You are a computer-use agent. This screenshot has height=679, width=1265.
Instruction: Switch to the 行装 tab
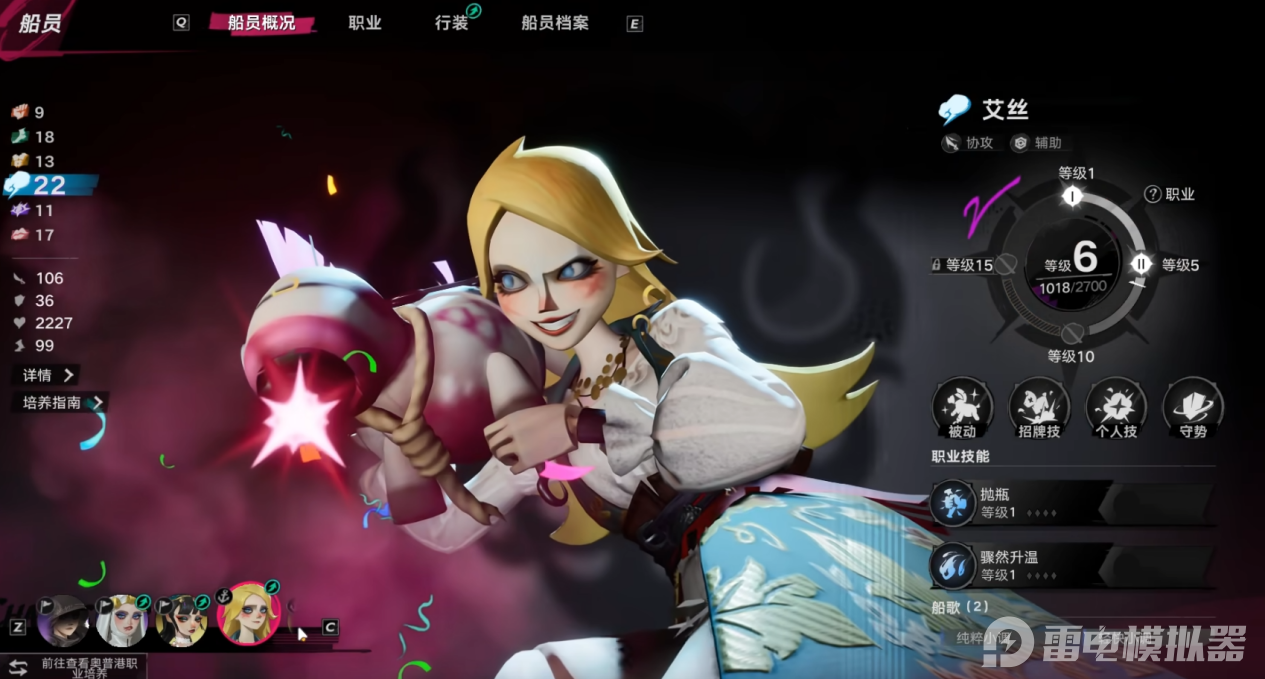click(452, 23)
